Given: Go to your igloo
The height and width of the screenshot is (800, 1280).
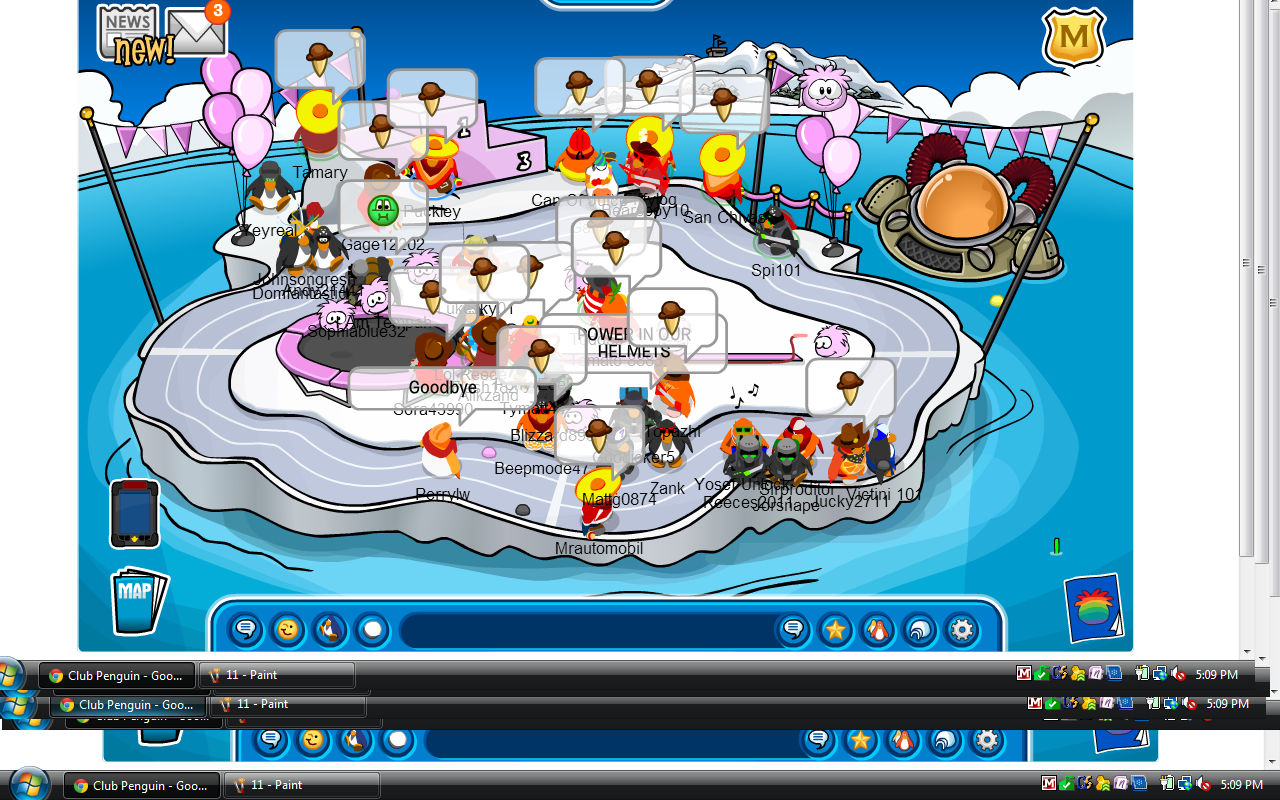Looking at the screenshot, I should (919, 630).
